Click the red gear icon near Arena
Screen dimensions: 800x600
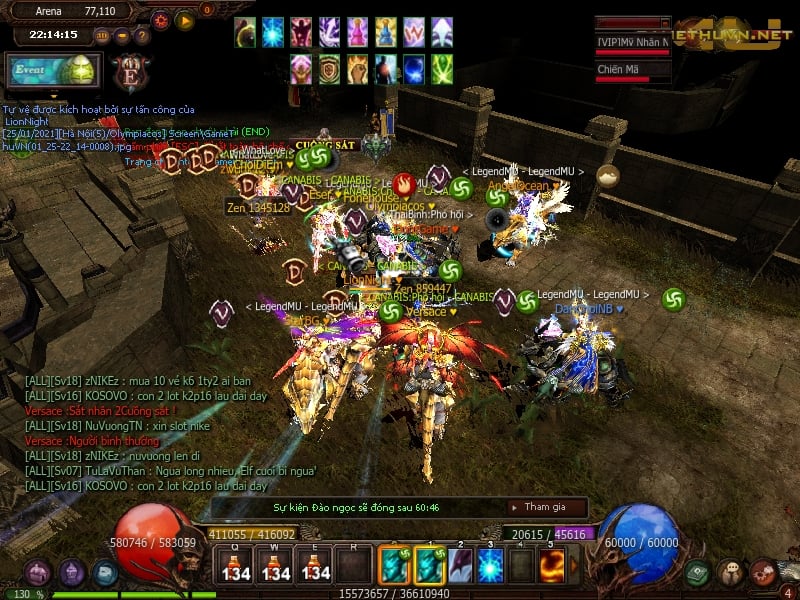(161, 19)
